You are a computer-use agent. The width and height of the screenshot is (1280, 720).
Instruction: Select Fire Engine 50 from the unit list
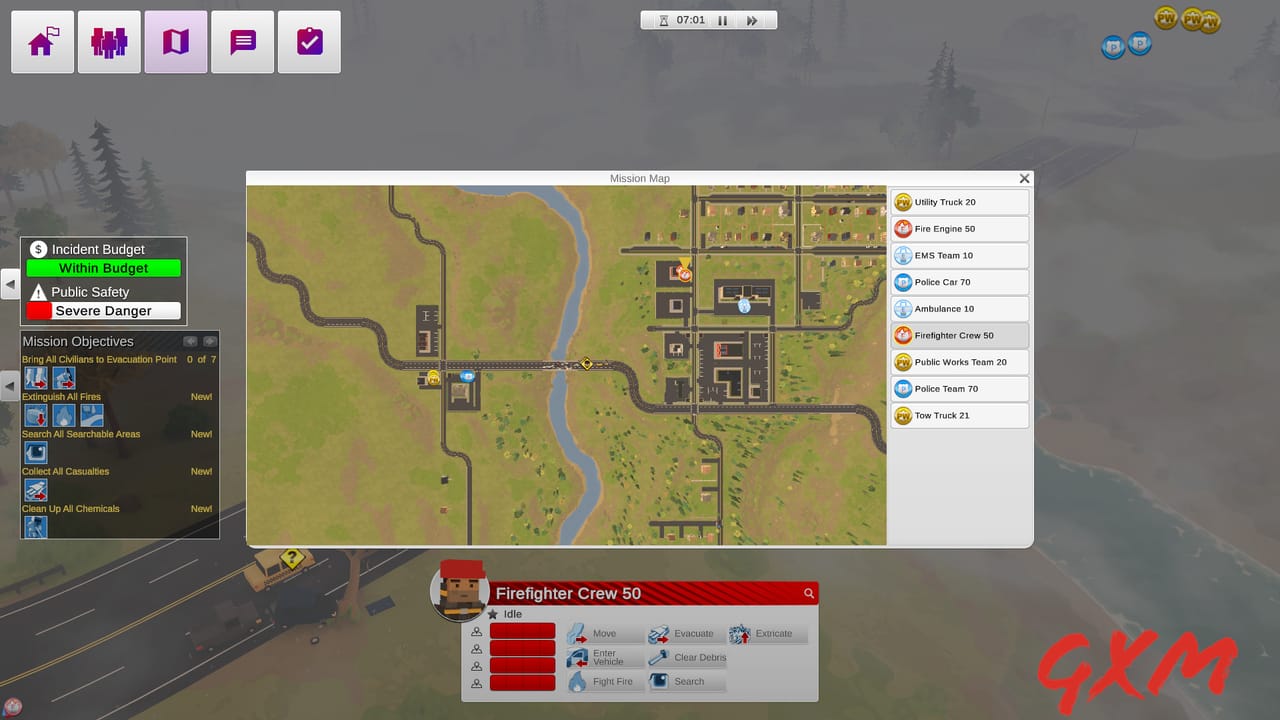pyautogui.click(x=959, y=228)
